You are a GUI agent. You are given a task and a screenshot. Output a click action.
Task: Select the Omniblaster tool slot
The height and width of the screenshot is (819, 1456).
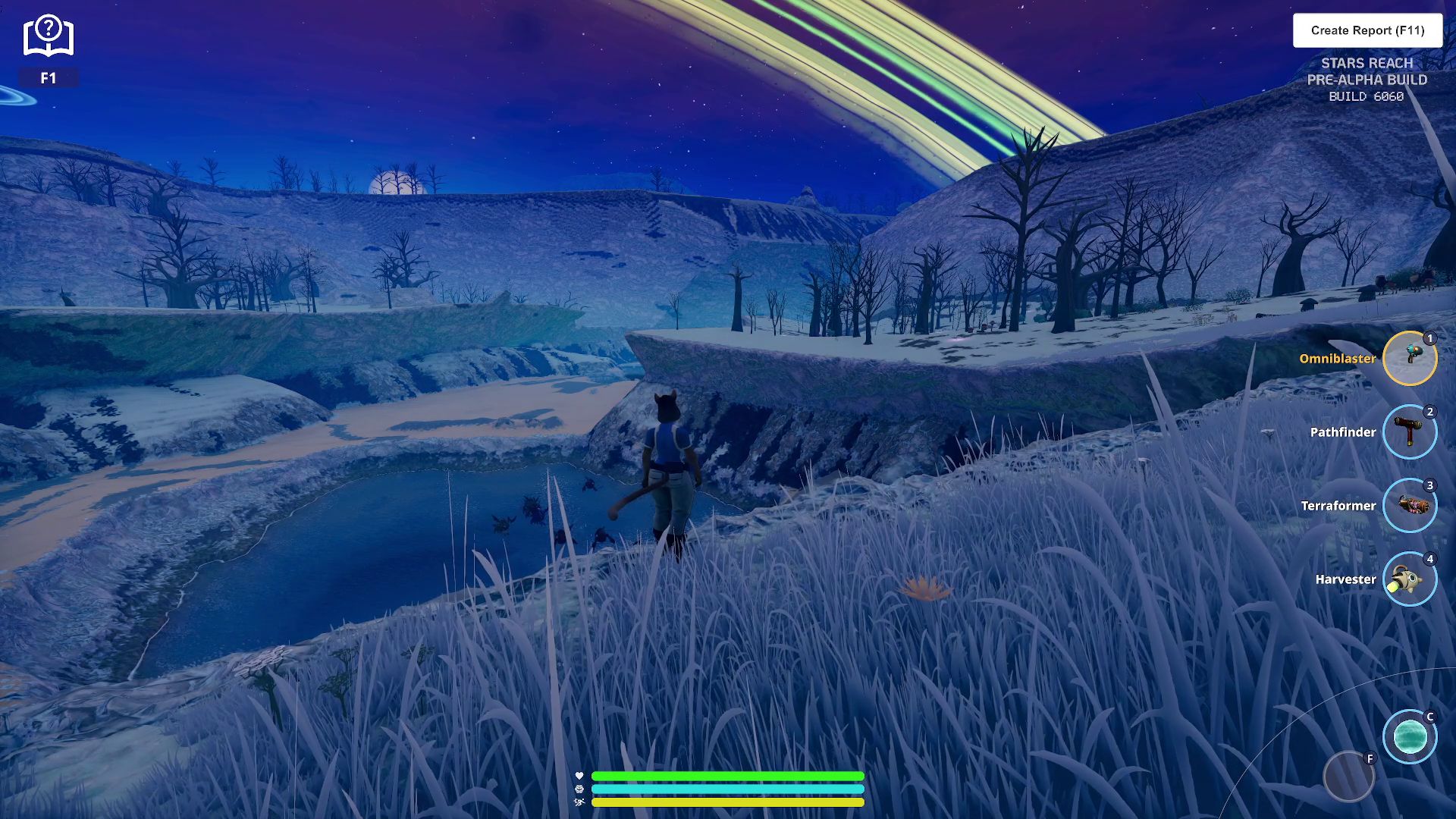[1409, 358]
